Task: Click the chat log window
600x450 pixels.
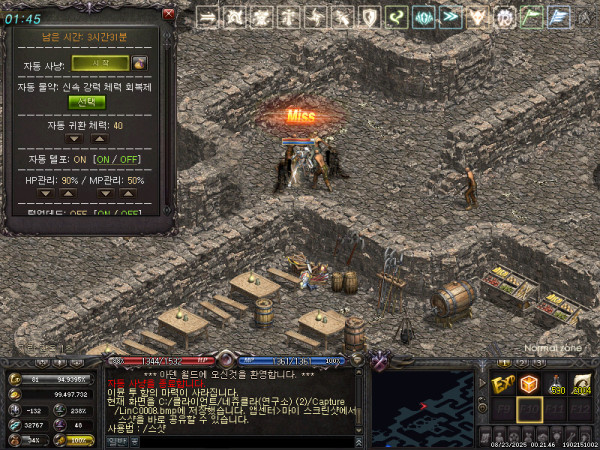Action: [235, 405]
